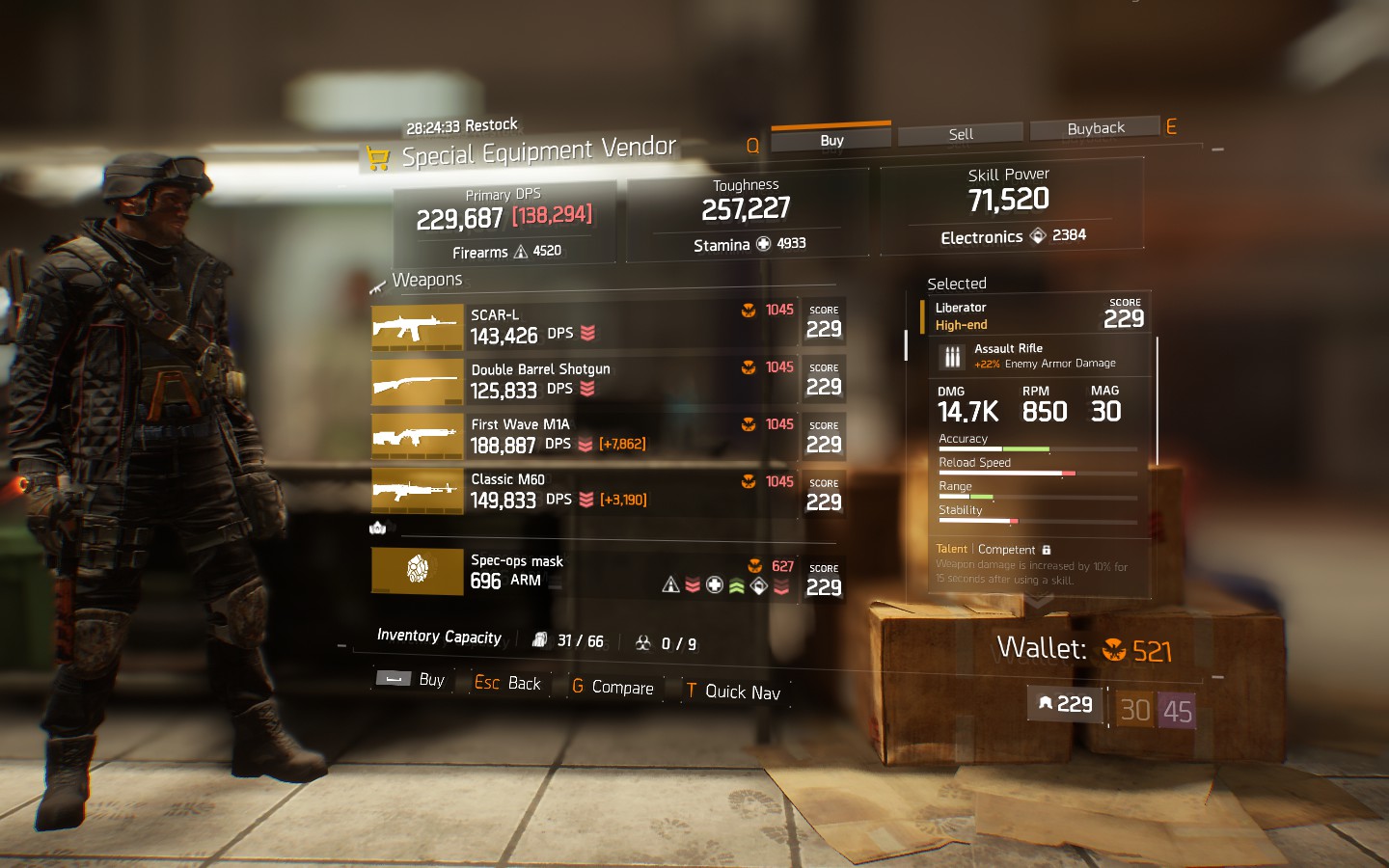
Task: Open Quick Nav
Action: pyautogui.click(x=733, y=691)
